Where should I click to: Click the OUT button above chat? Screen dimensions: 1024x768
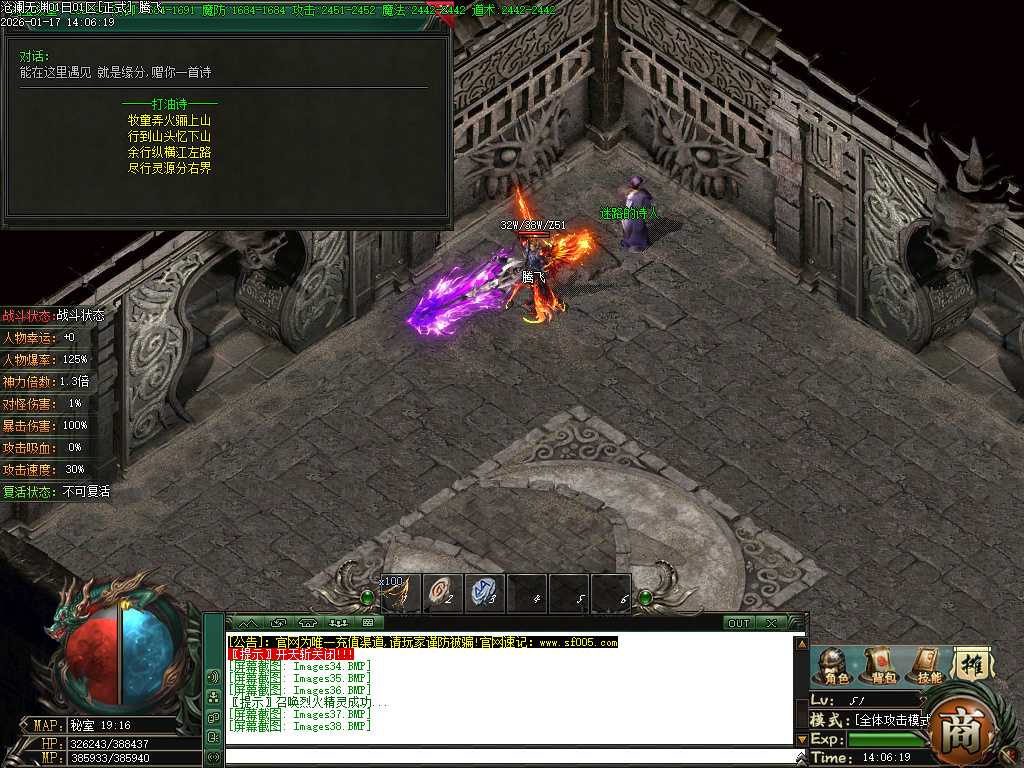[x=738, y=623]
